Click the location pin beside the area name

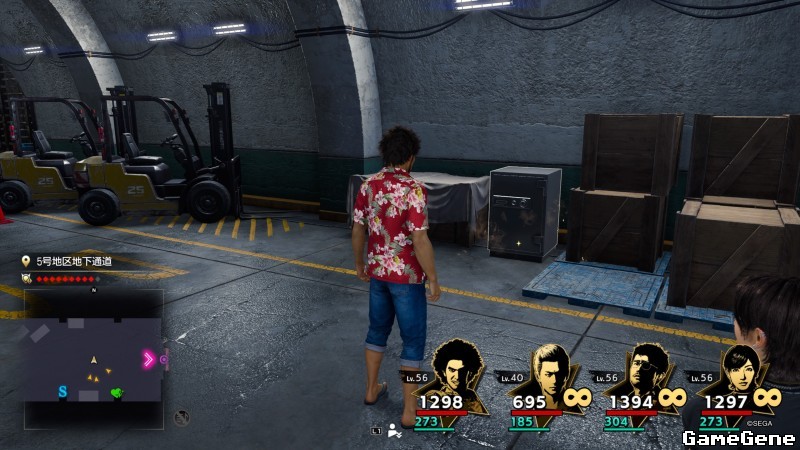pyautogui.click(x=27, y=261)
